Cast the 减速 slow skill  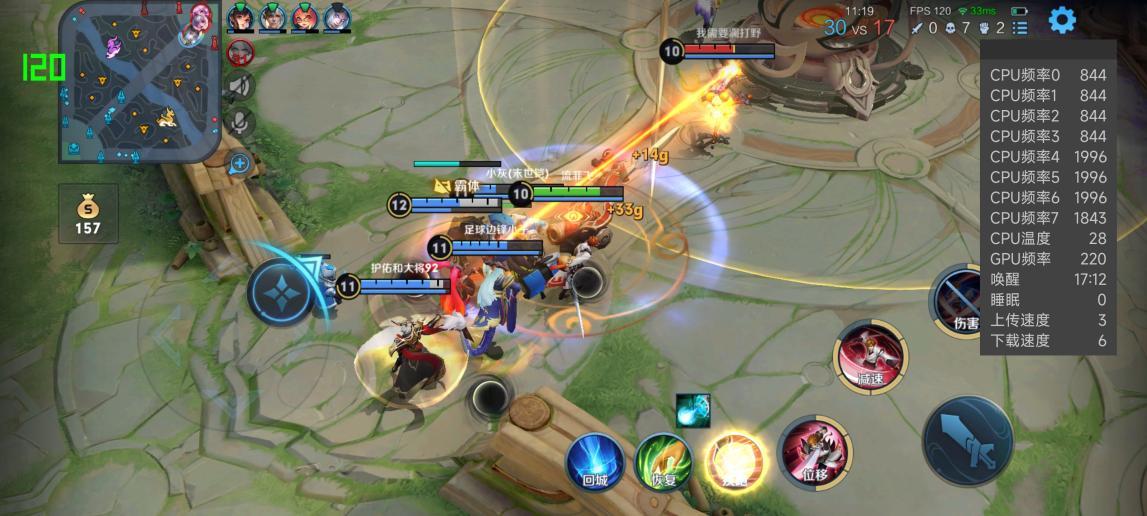tap(870, 355)
